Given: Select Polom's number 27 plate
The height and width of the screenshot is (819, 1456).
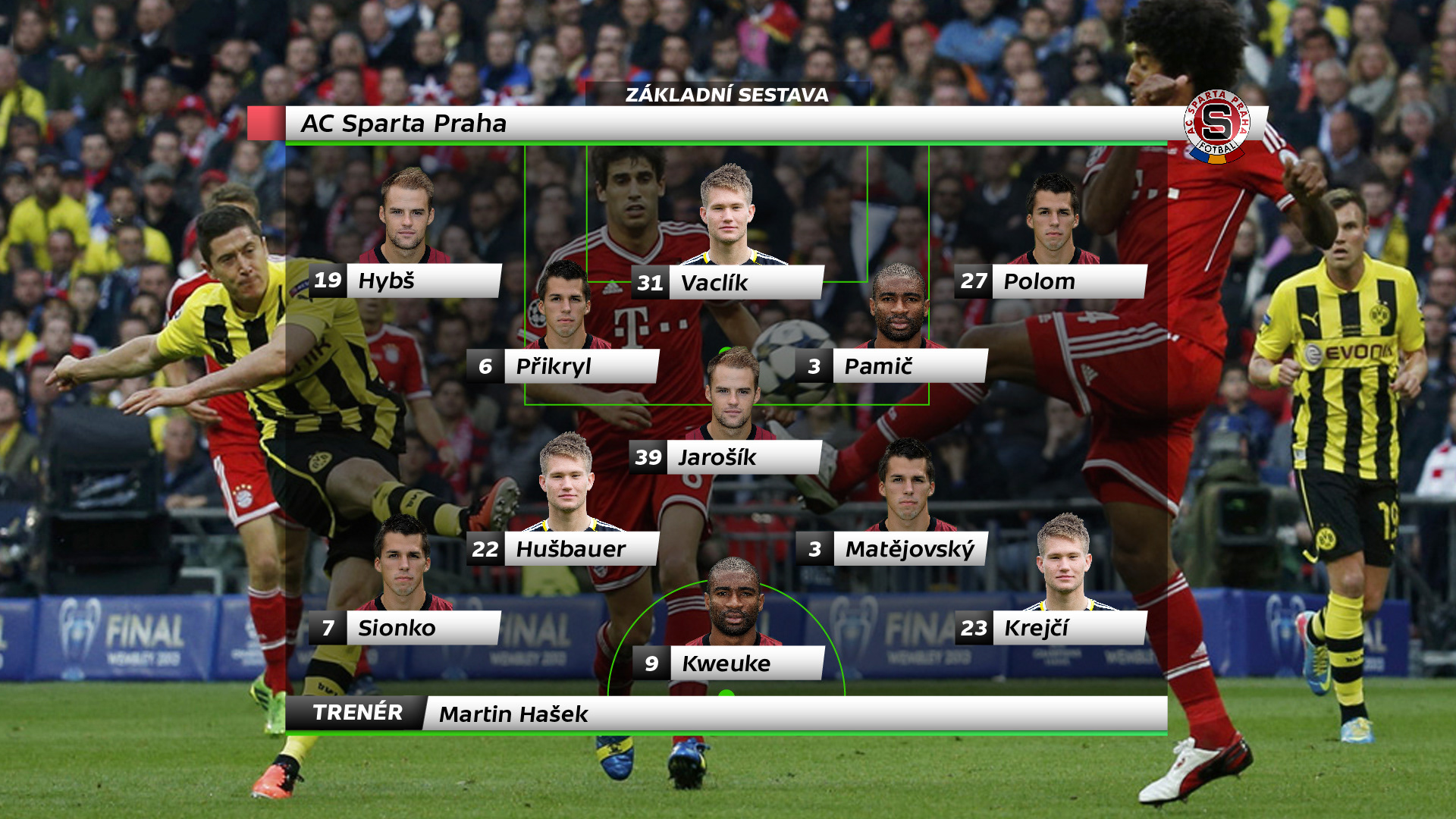Looking at the screenshot, I should 1050,281.
